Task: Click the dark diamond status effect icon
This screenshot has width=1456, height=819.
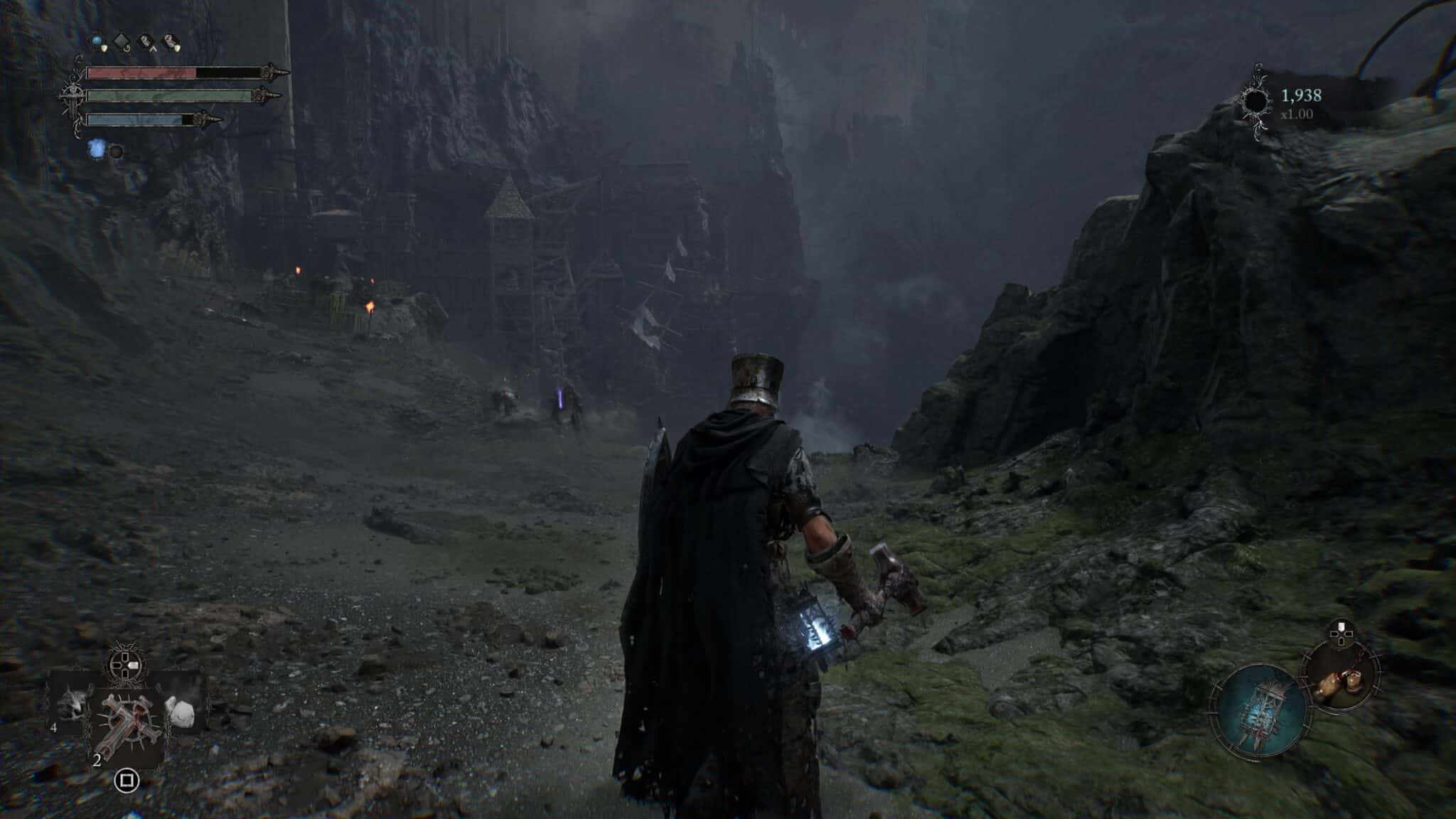Action: (122, 41)
